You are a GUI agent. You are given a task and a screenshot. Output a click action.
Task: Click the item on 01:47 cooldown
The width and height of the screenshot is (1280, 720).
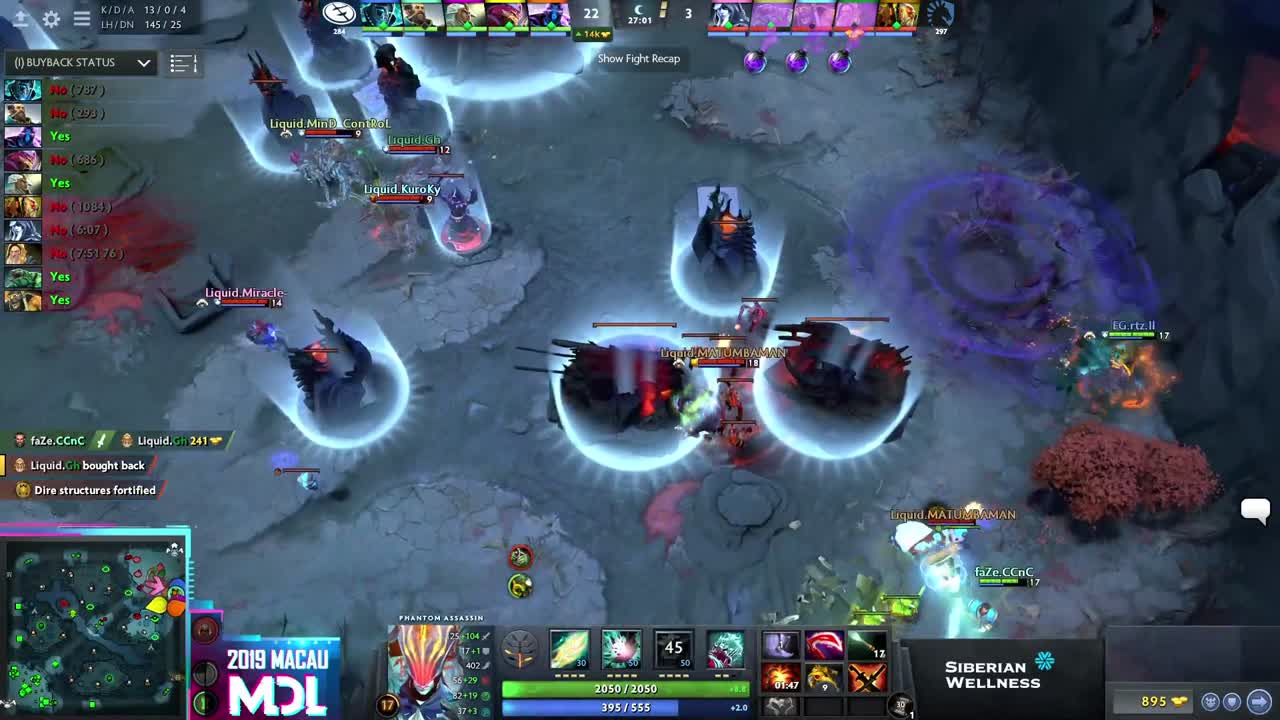[780, 676]
